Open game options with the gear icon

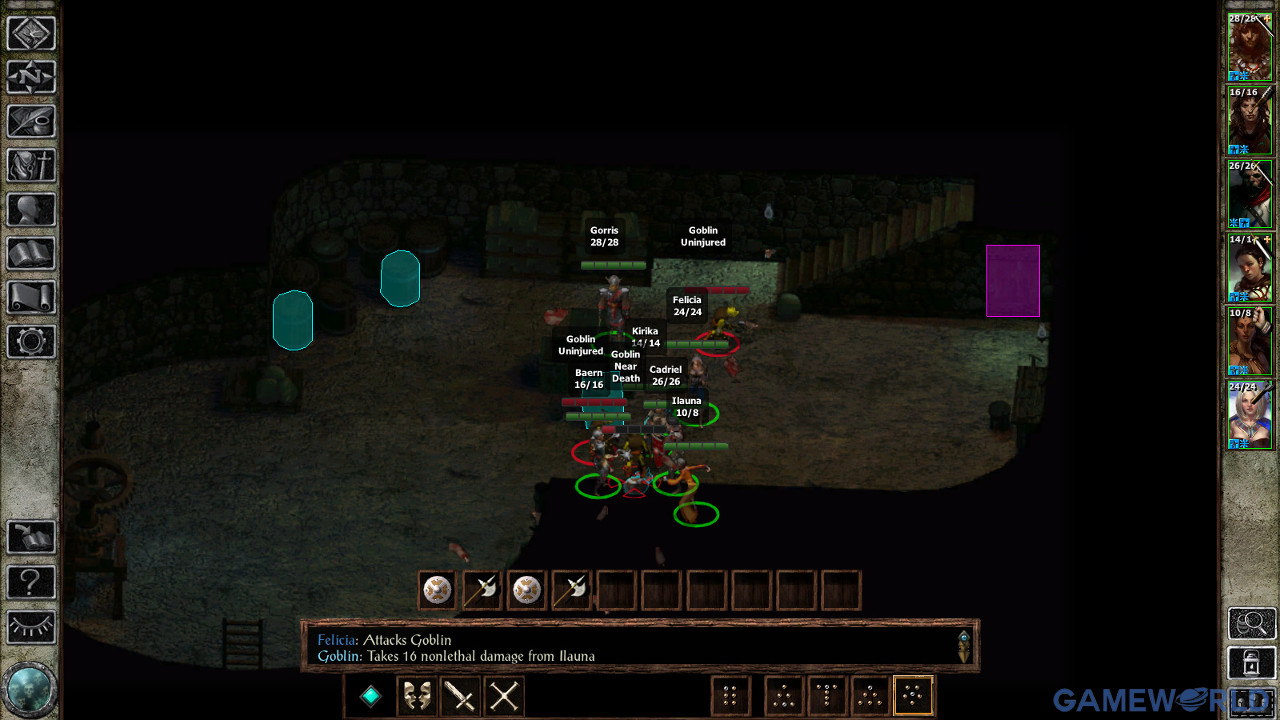[31, 341]
